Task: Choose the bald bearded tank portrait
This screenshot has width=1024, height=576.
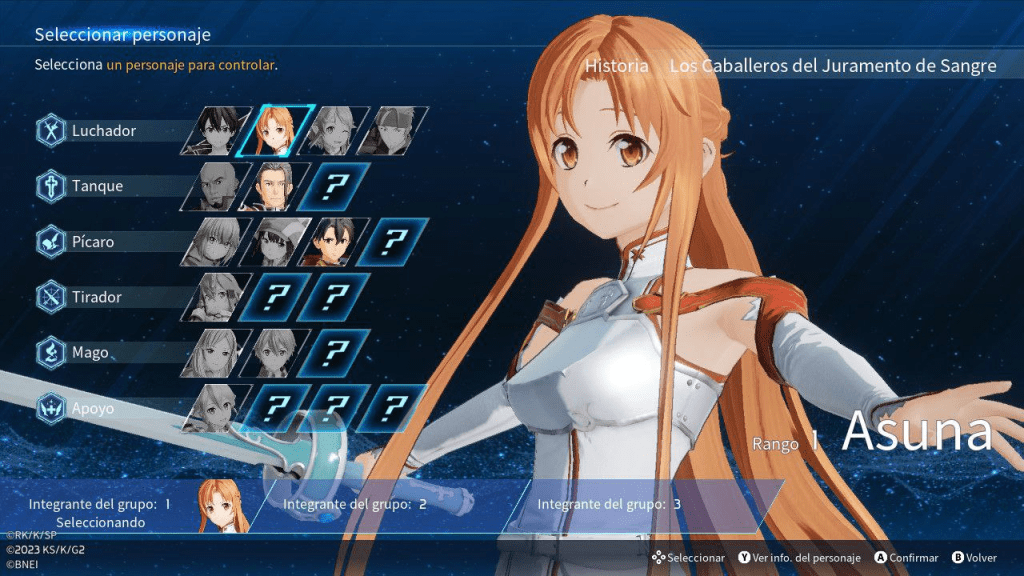Action: (216, 186)
